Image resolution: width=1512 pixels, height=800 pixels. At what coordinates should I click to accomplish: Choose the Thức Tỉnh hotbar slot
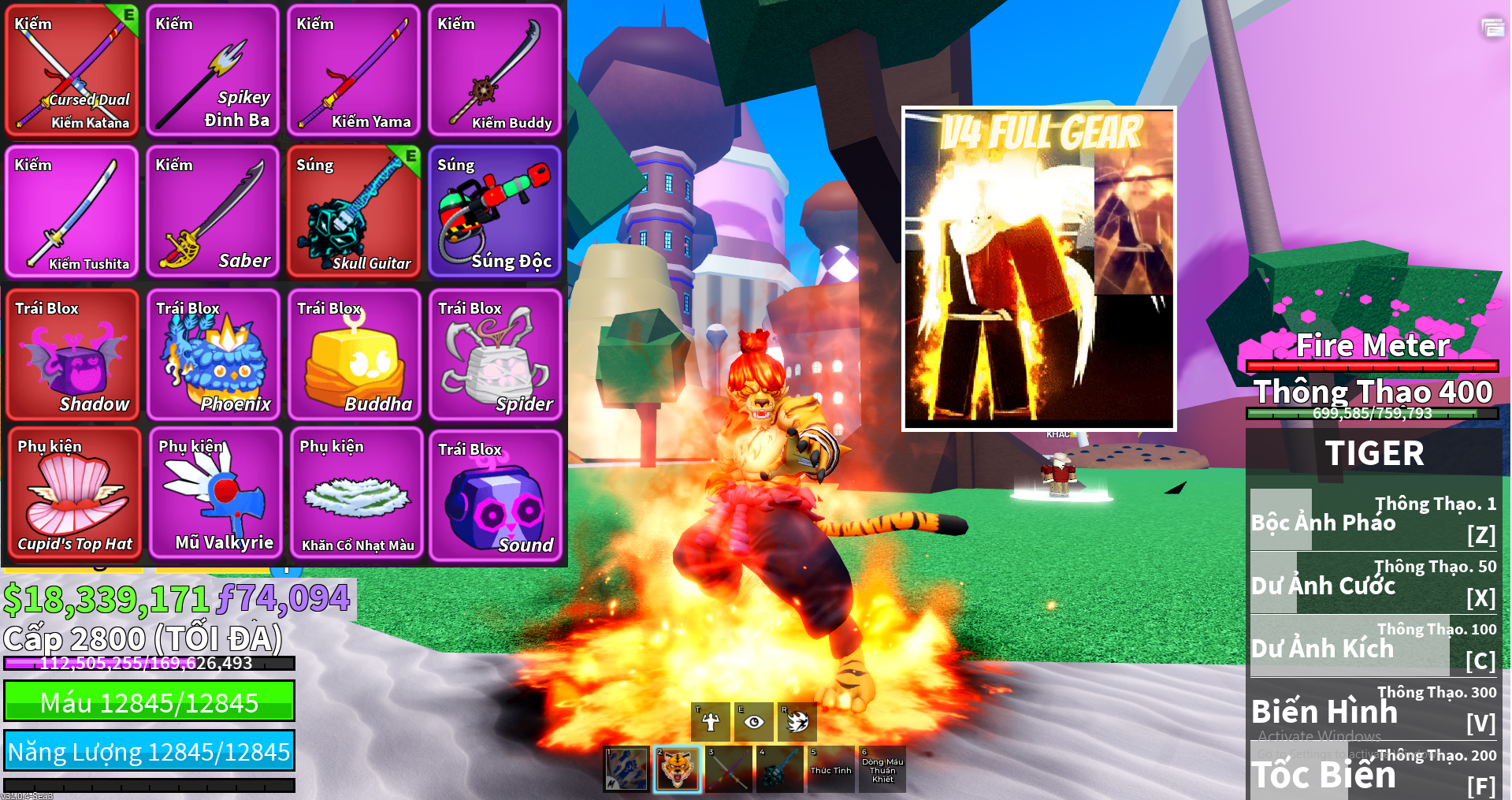pos(830,768)
